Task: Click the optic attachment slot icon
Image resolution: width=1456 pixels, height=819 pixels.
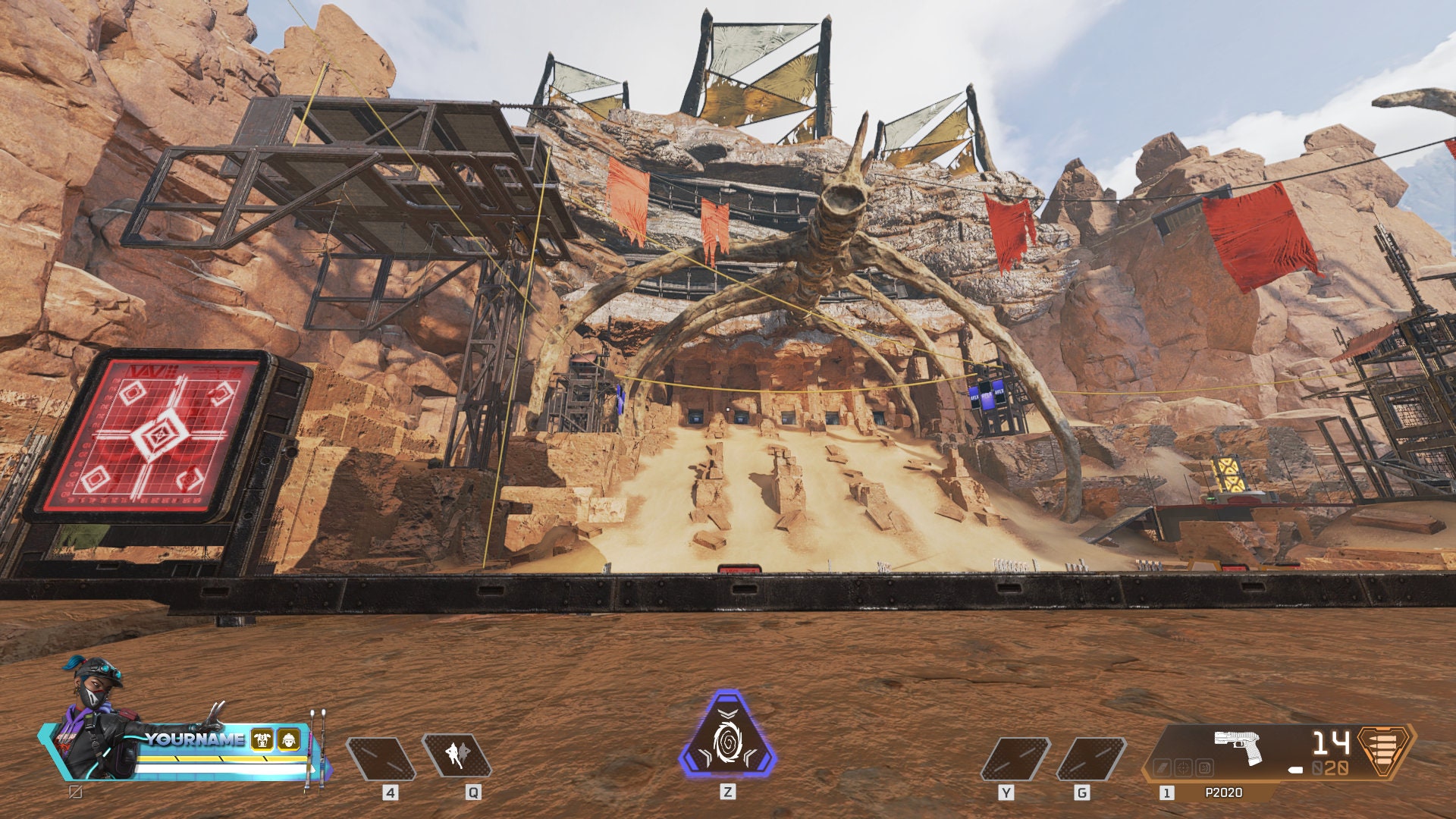Action: coord(1184,767)
